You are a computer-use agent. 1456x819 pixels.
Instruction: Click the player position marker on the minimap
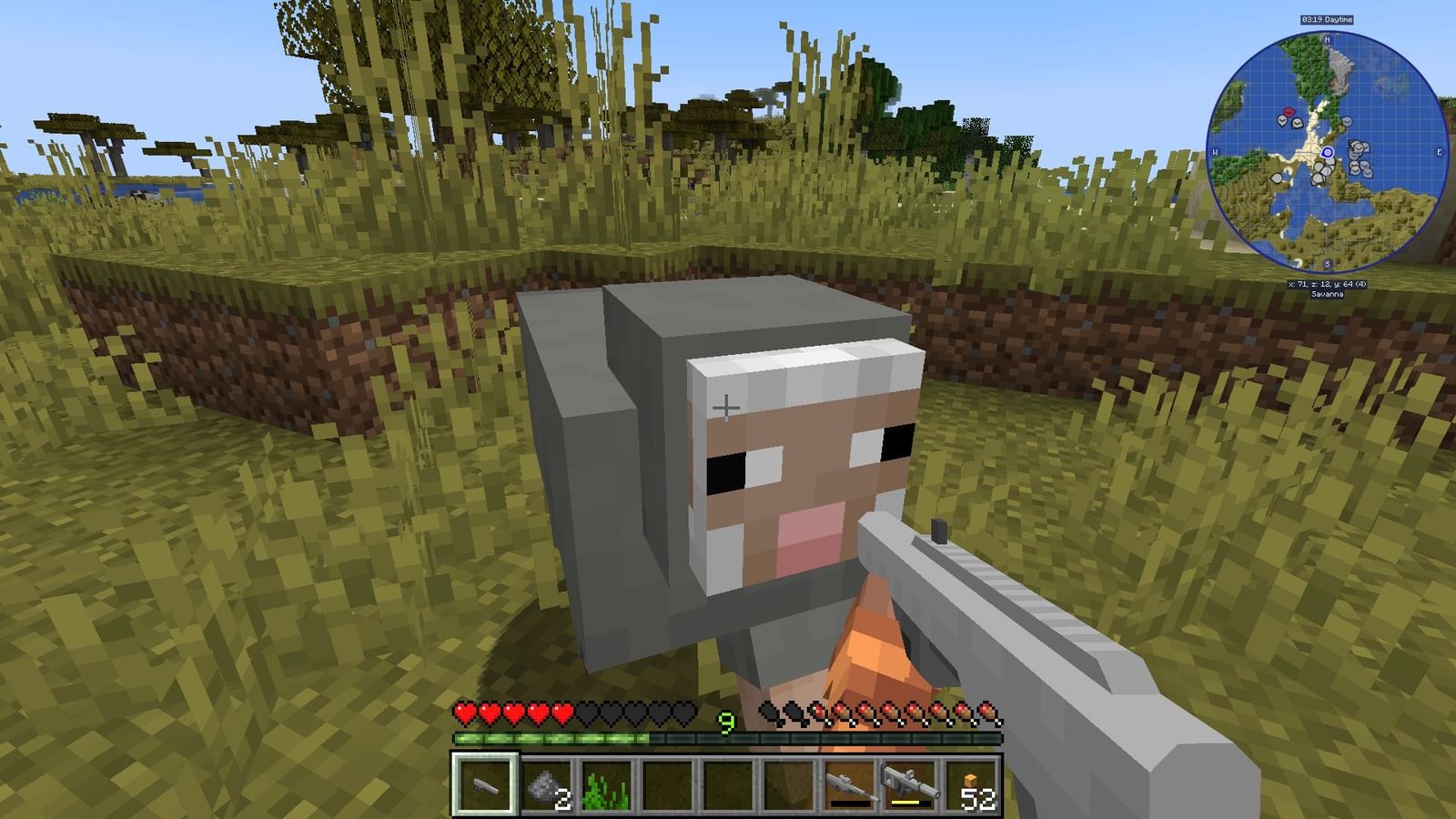1327,152
